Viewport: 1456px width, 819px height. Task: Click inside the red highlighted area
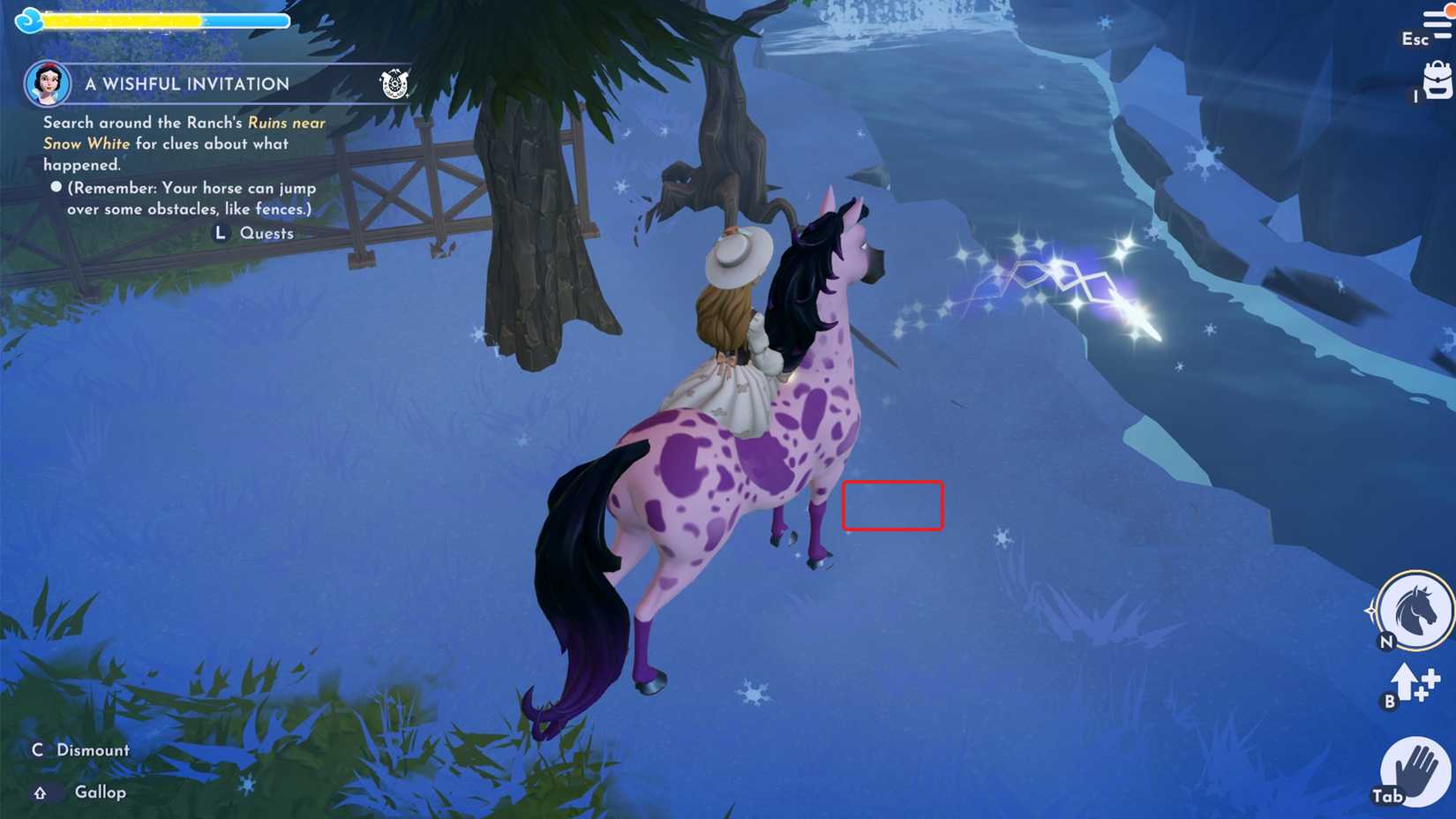point(893,507)
